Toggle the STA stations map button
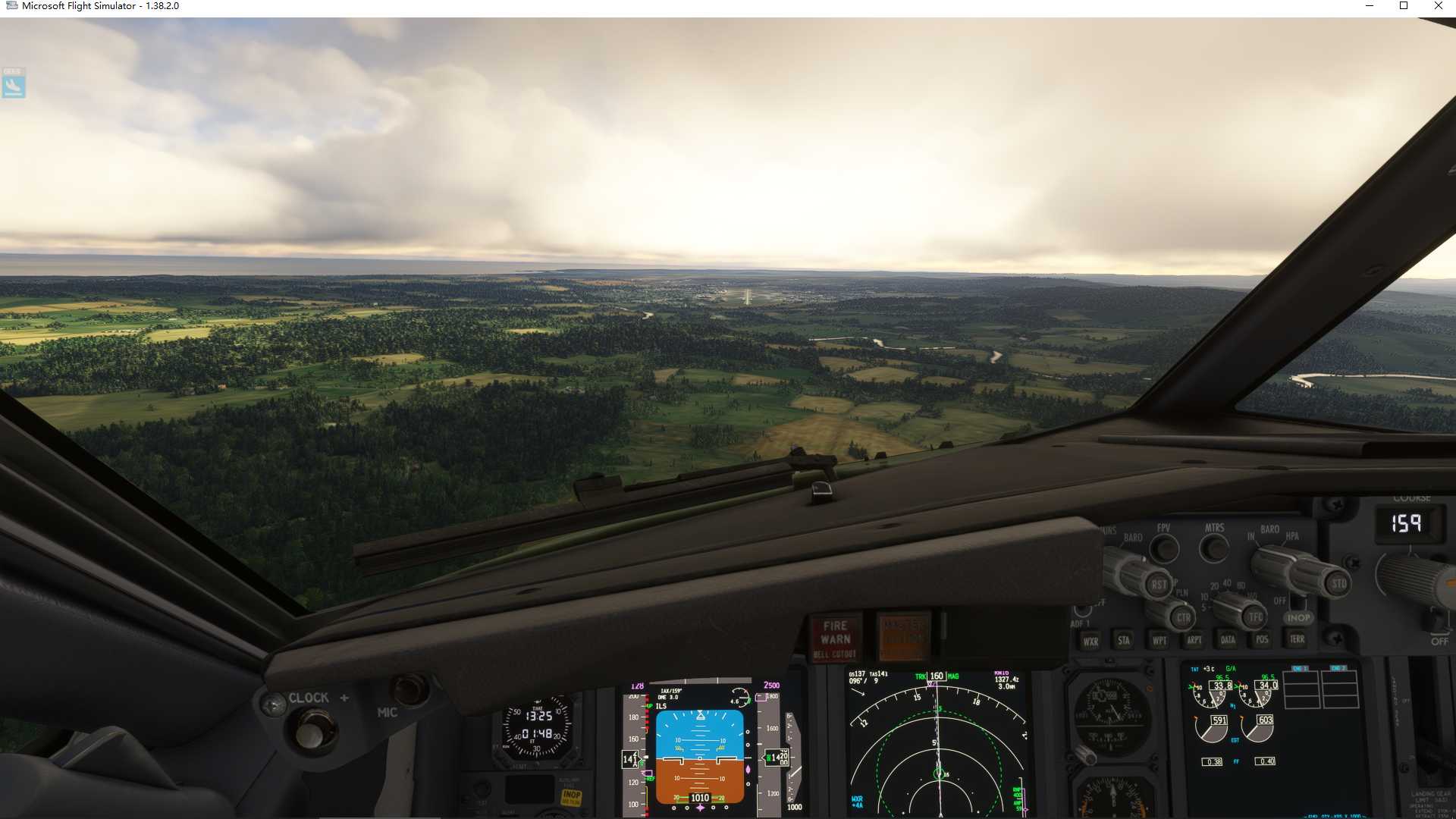The height and width of the screenshot is (819, 1456). (1124, 641)
